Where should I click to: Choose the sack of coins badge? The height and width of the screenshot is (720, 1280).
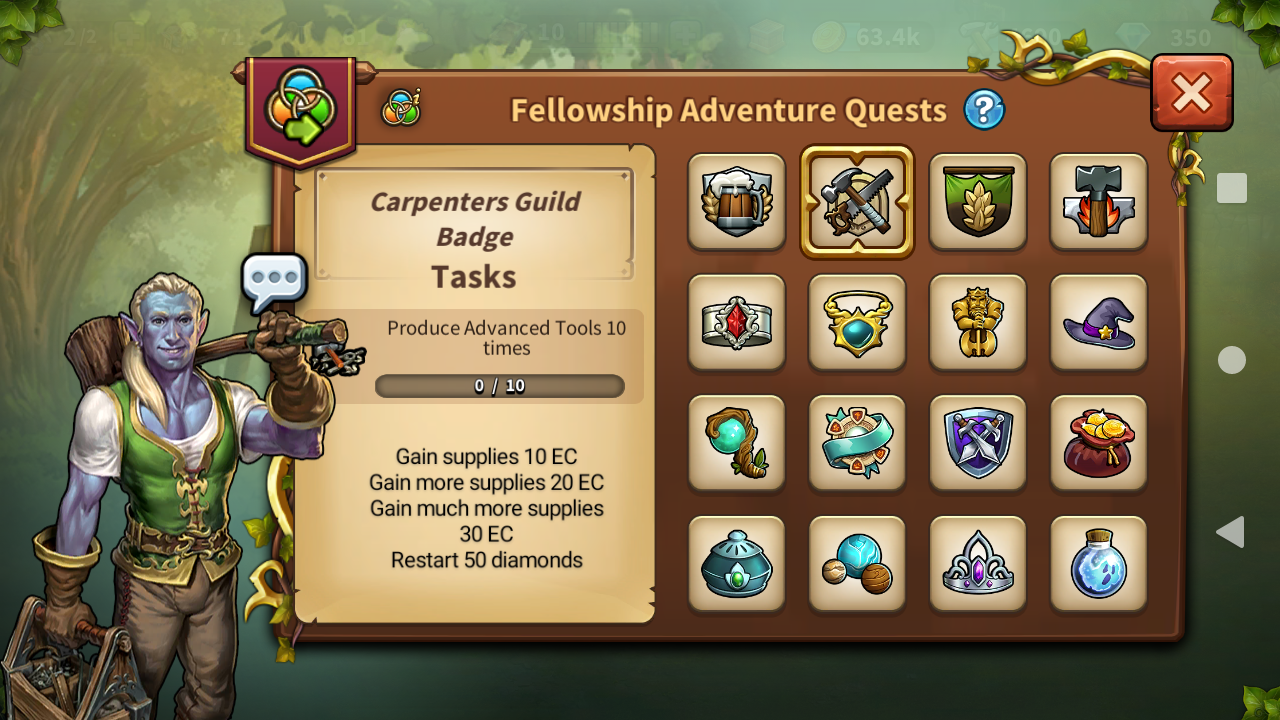click(x=1098, y=443)
